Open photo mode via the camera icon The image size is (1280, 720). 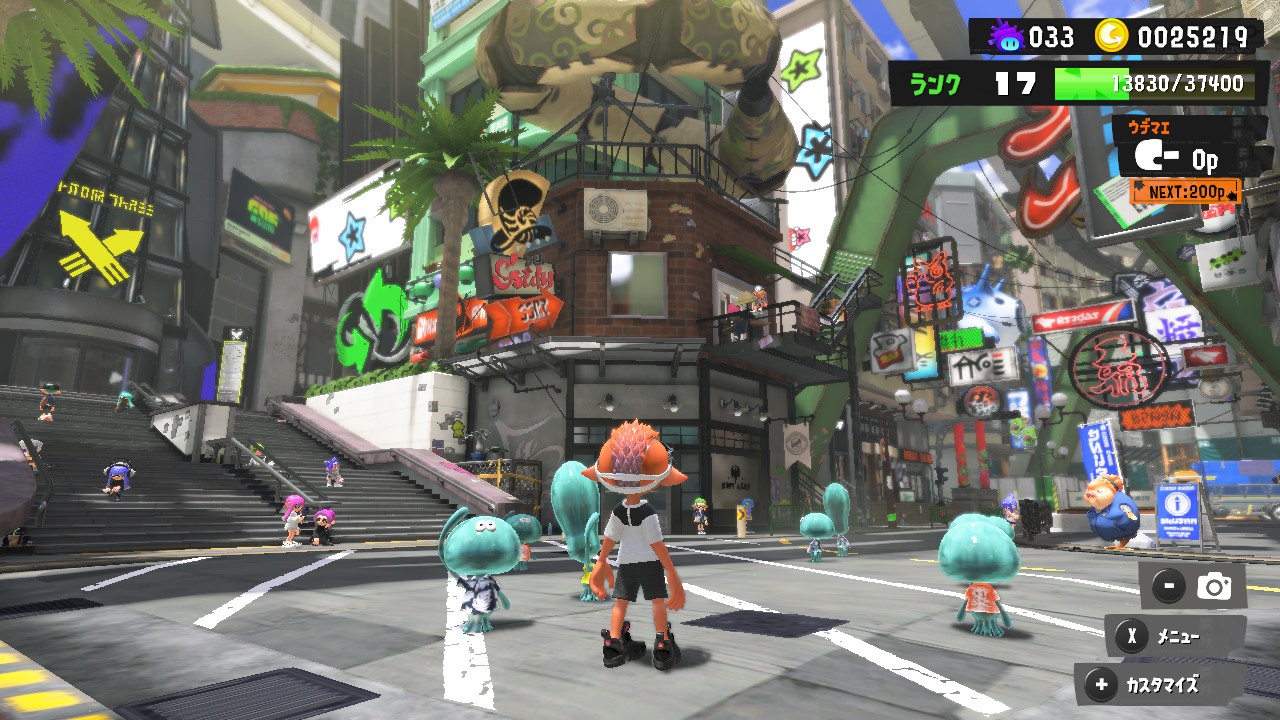click(x=1213, y=587)
